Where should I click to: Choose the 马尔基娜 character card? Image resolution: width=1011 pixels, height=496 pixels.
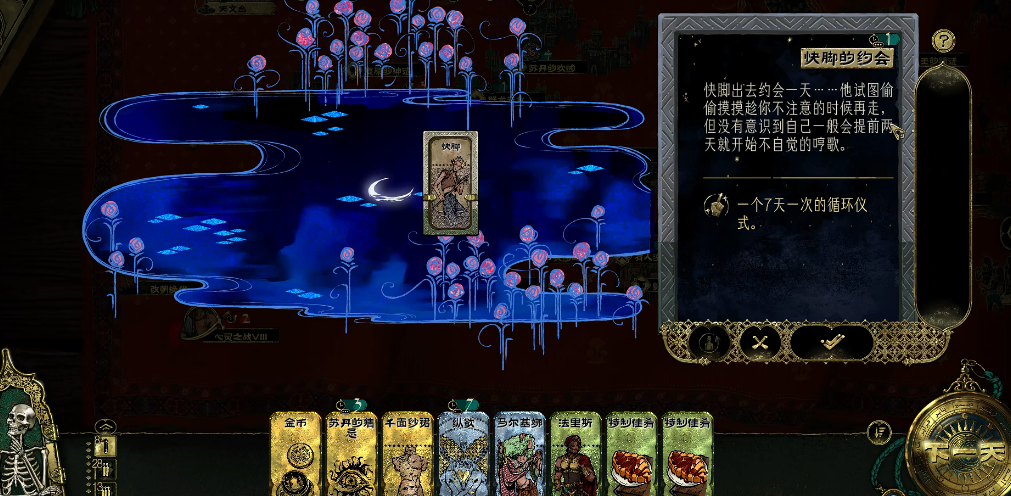click(521, 455)
